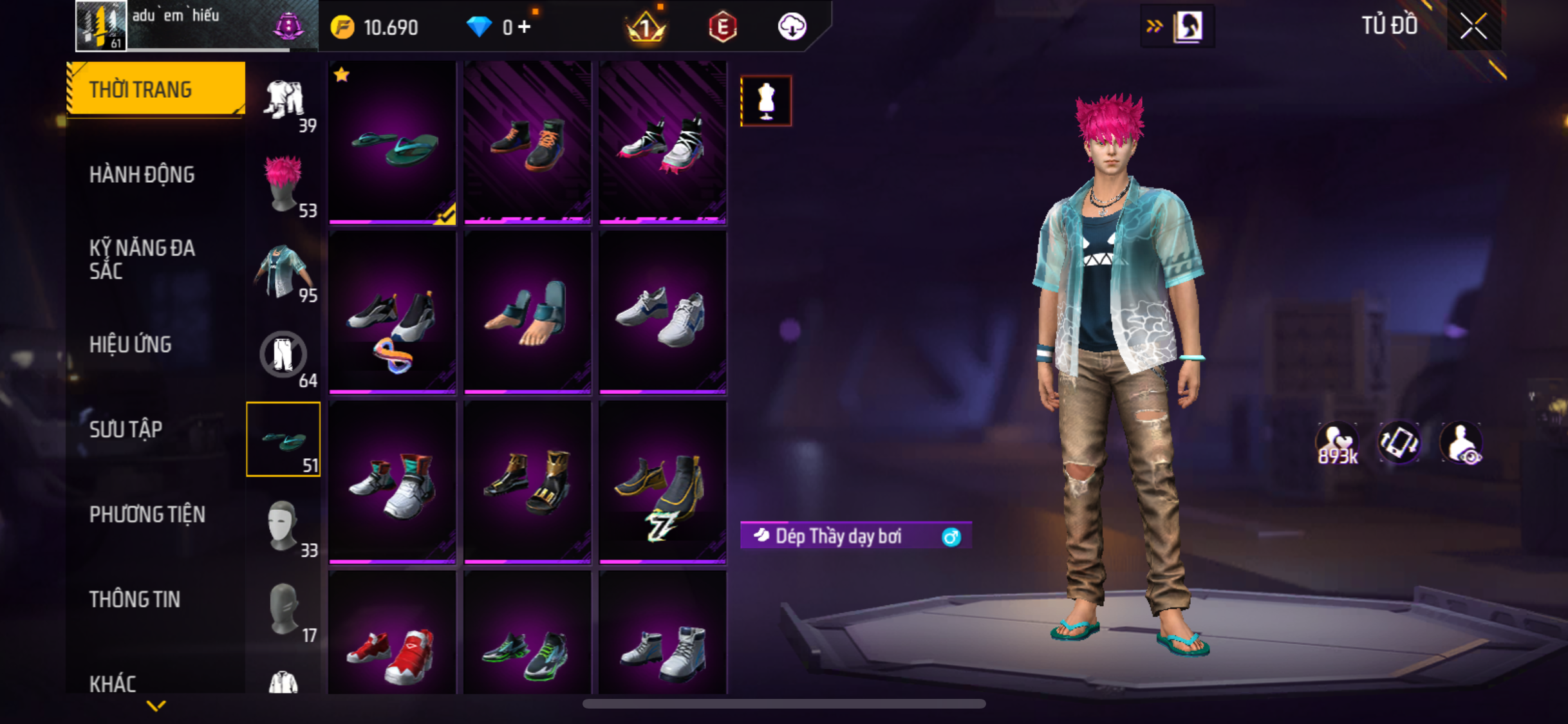The height and width of the screenshot is (724, 1568).
Task: Click the mannequin preview icon
Action: tap(765, 101)
